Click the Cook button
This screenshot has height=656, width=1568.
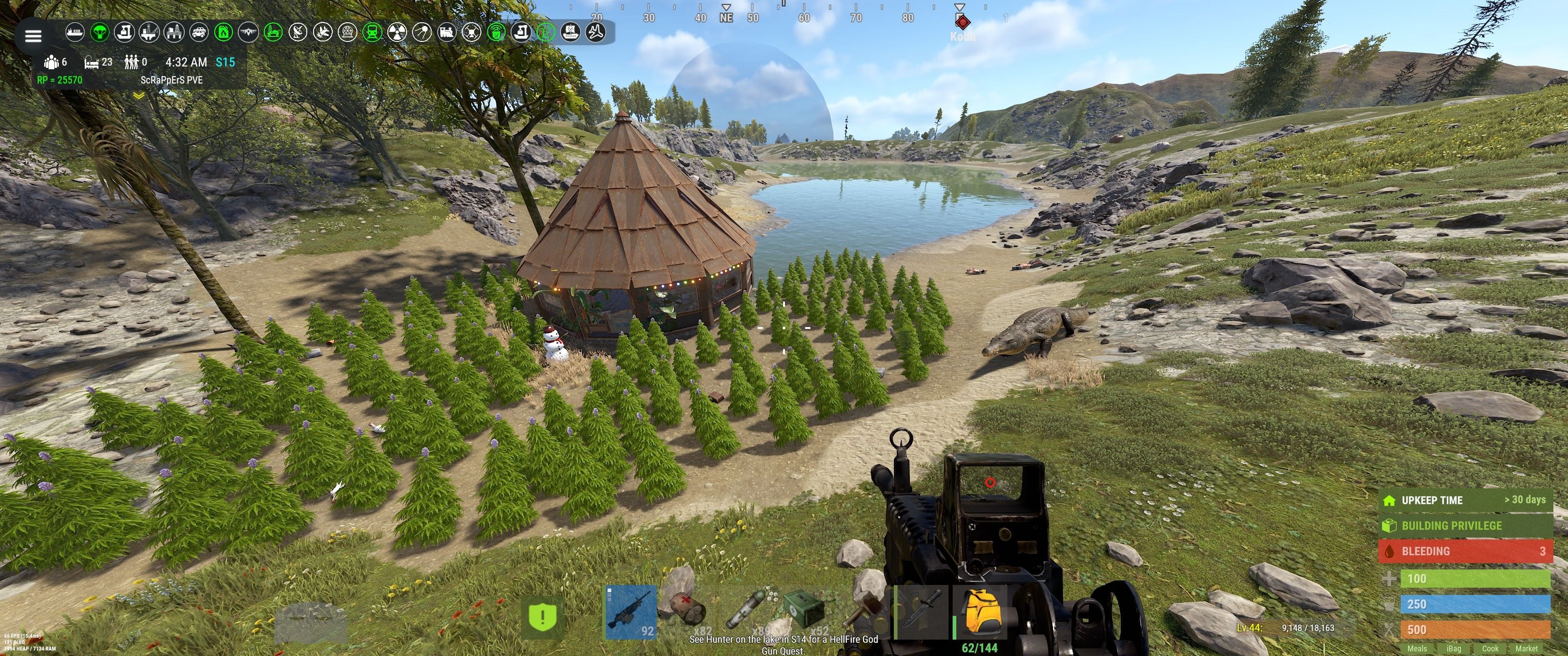1490,649
